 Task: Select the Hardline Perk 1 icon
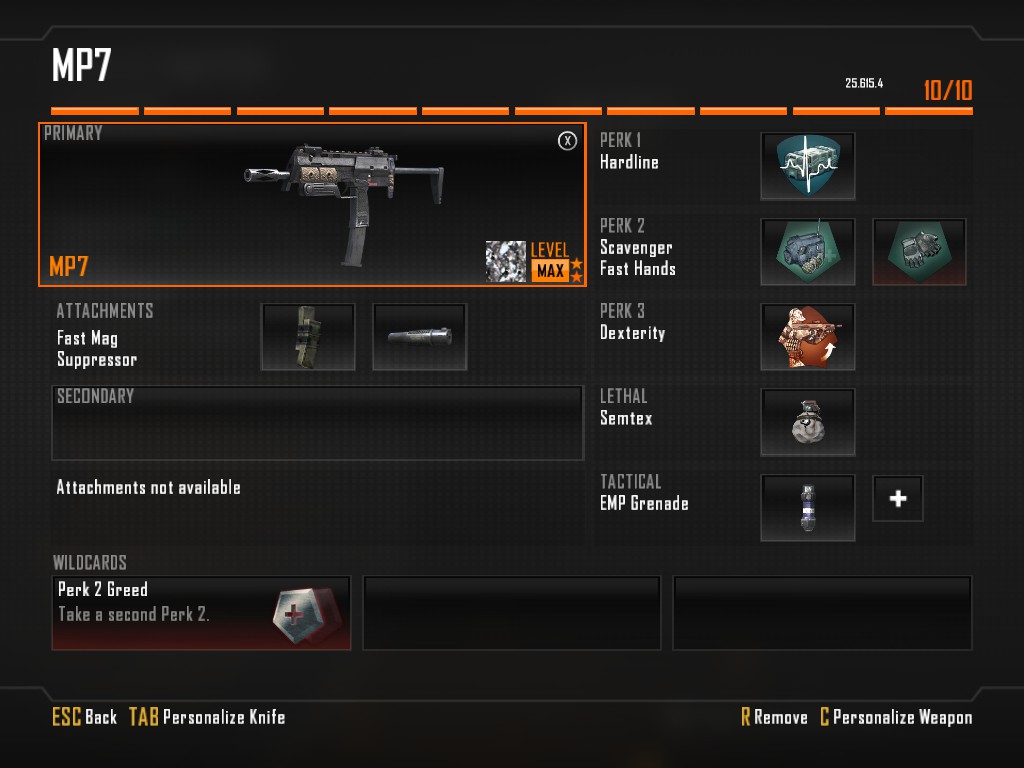807,166
